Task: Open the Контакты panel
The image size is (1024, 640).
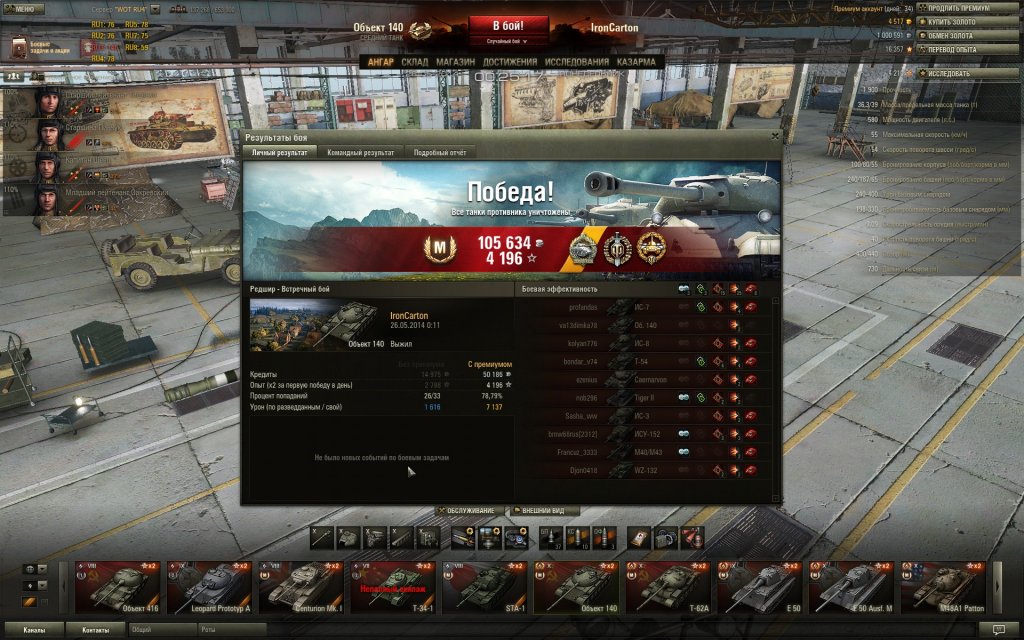Action: [96, 630]
